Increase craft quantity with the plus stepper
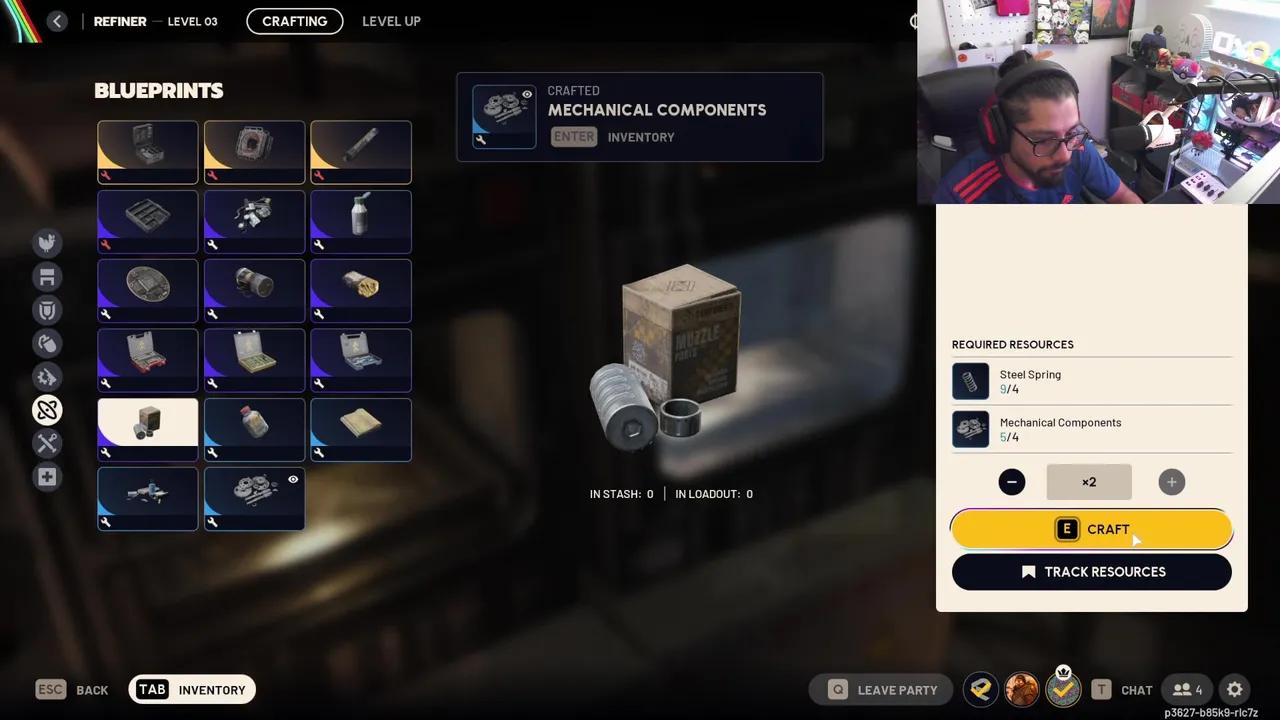 (1171, 482)
